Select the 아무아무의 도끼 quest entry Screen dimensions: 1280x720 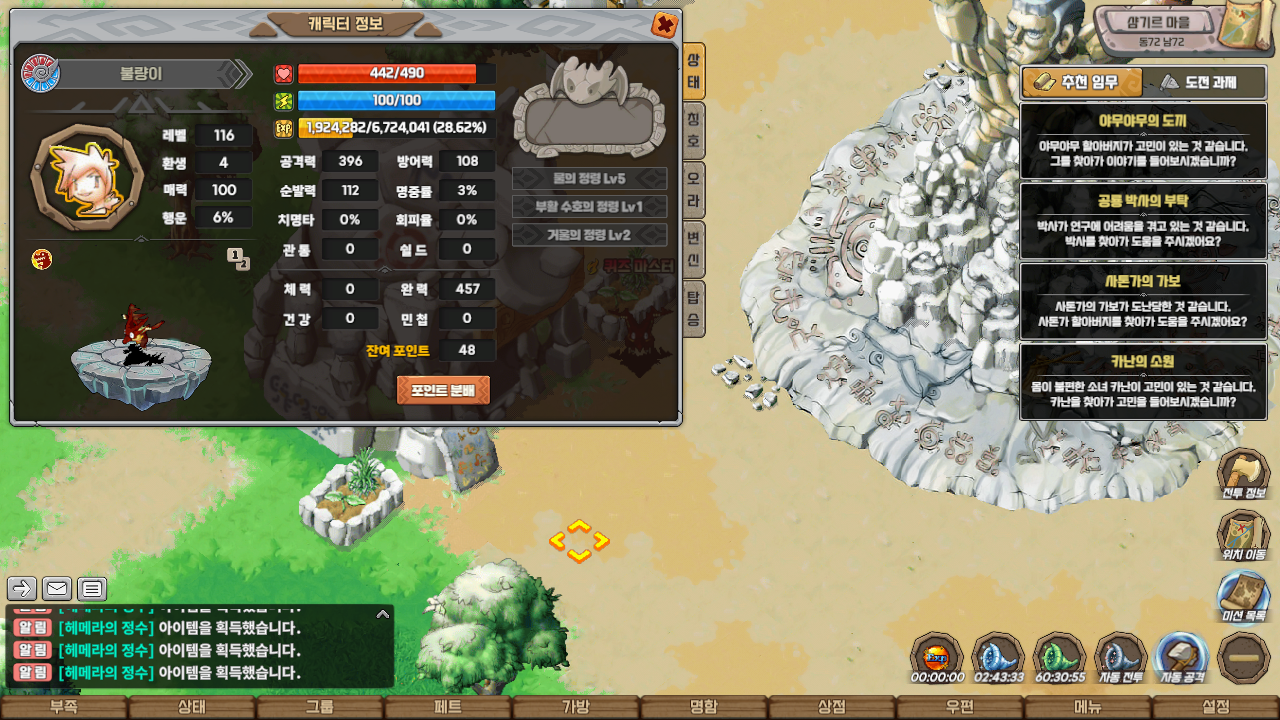[1142, 140]
